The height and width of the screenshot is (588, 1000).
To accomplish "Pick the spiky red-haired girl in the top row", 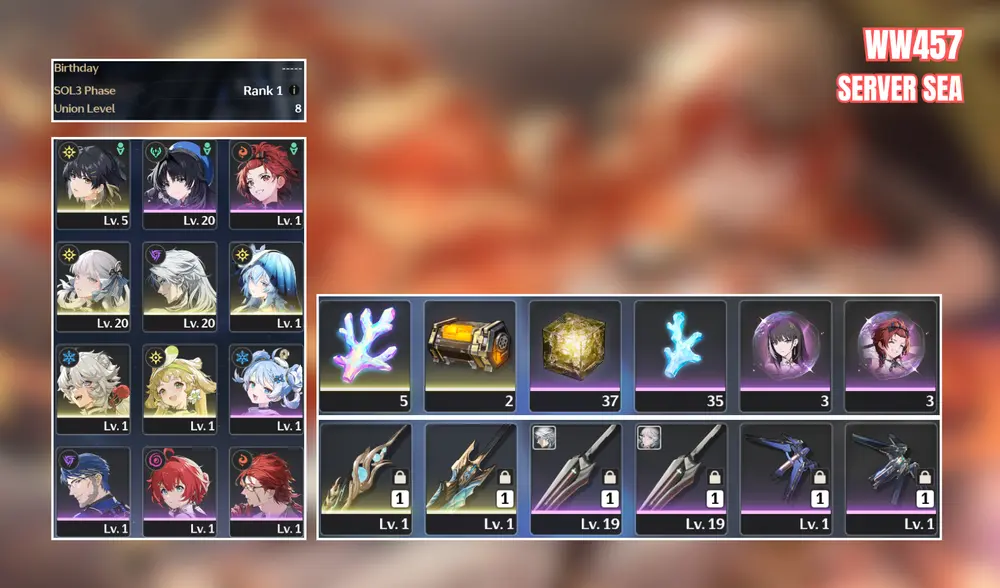I will pyautogui.click(x=266, y=180).
